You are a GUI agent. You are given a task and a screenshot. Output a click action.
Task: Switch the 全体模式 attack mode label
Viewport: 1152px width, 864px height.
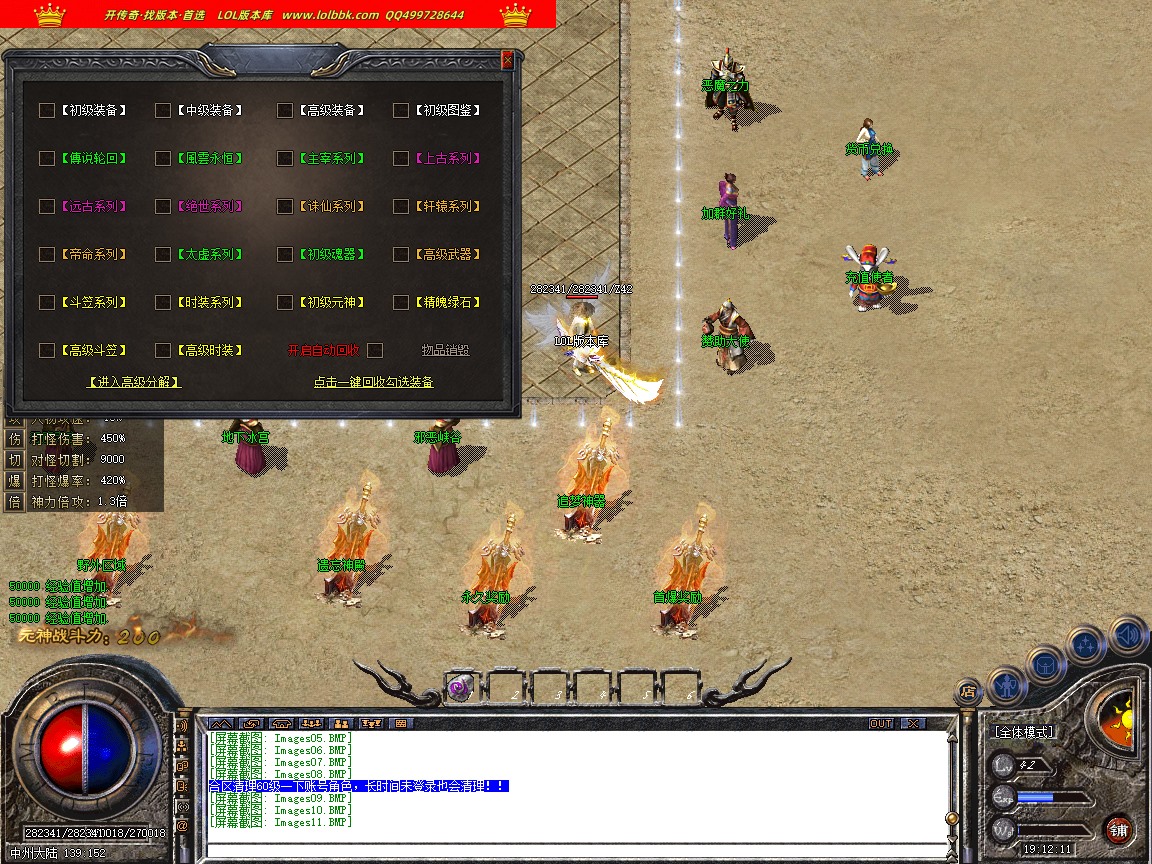[x=1024, y=732]
